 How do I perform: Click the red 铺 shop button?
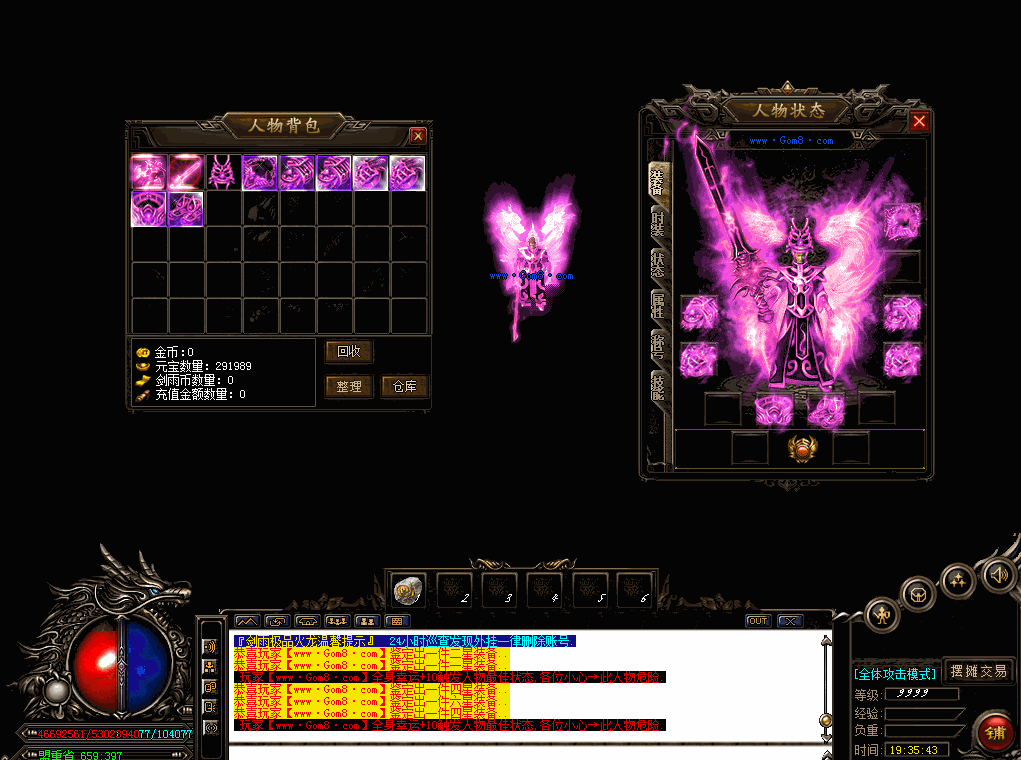995,734
